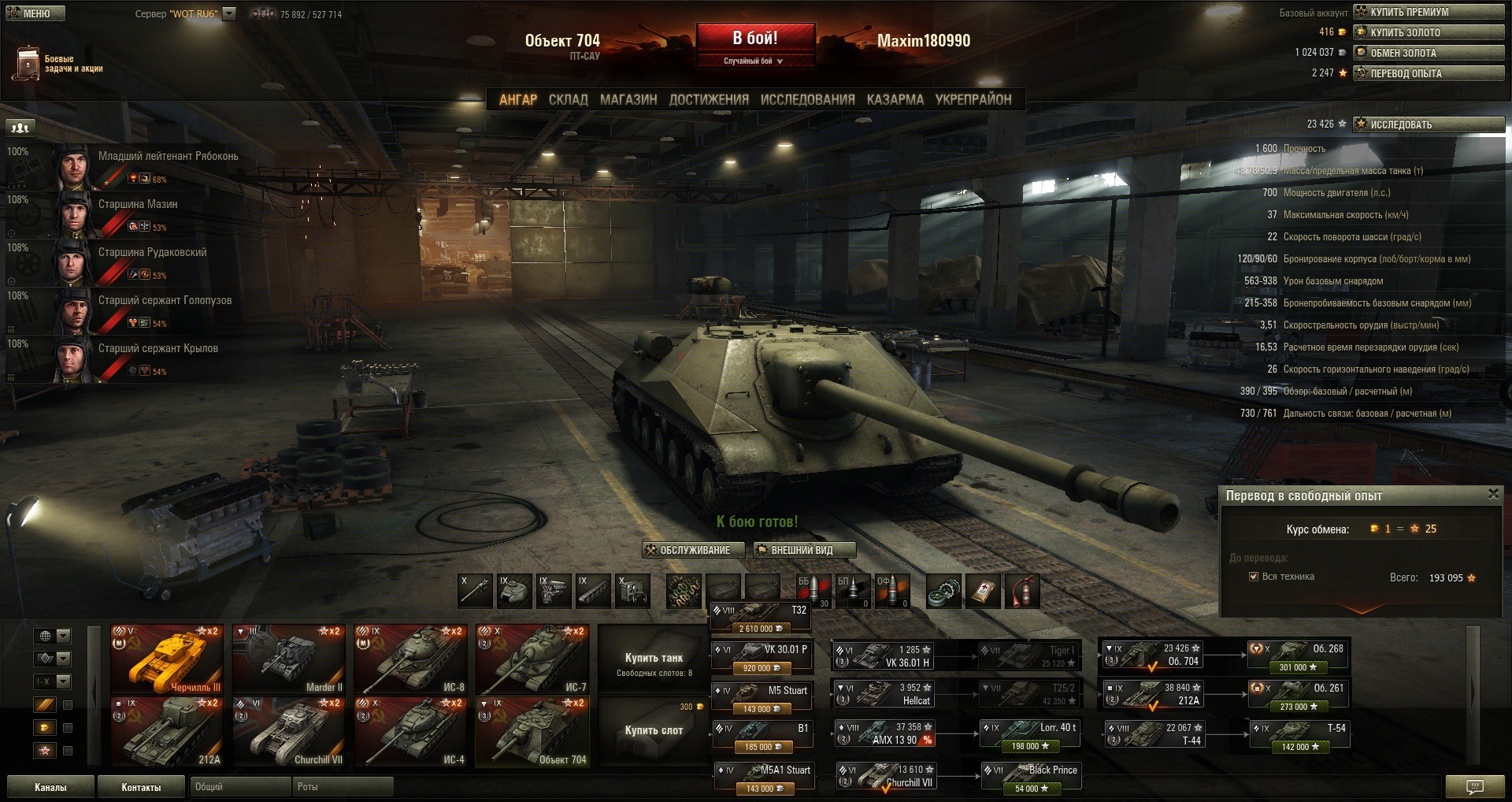The width and height of the screenshot is (1512, 802).
Task: Open the УКРЕПРАЙОН tab
Action: 973,100
